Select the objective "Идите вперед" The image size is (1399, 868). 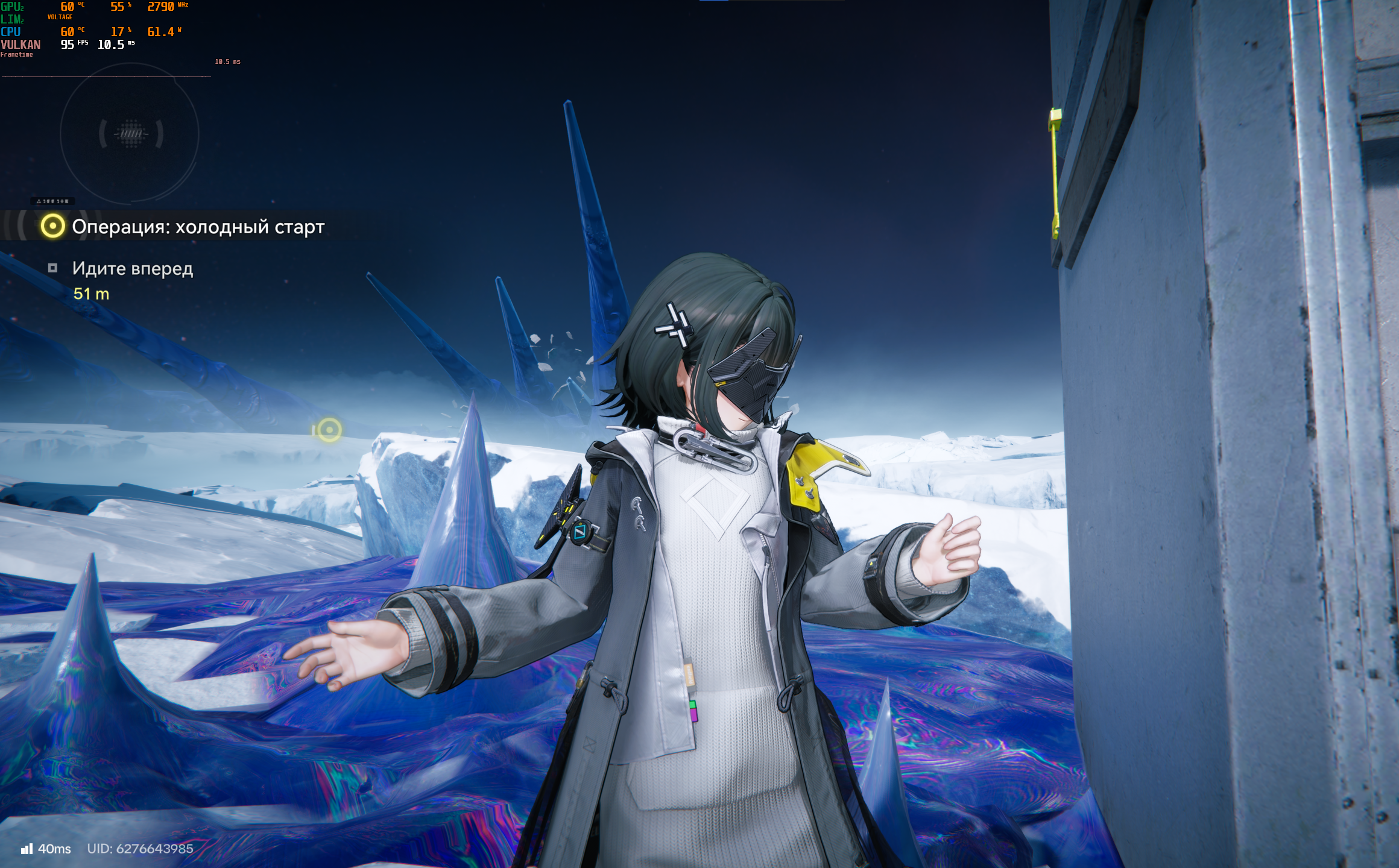133,268
